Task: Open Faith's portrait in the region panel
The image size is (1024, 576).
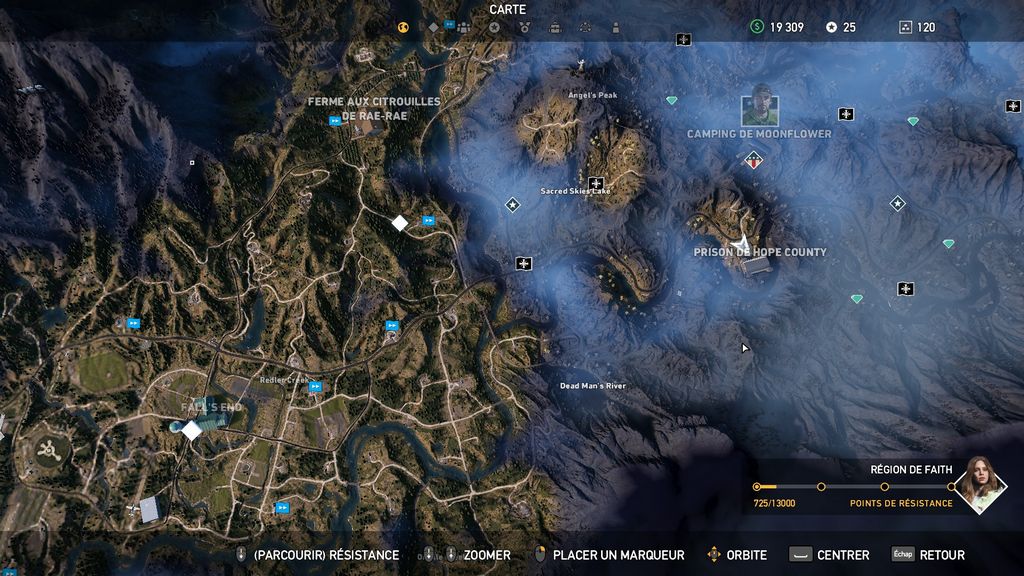Action: click(979, 485)
